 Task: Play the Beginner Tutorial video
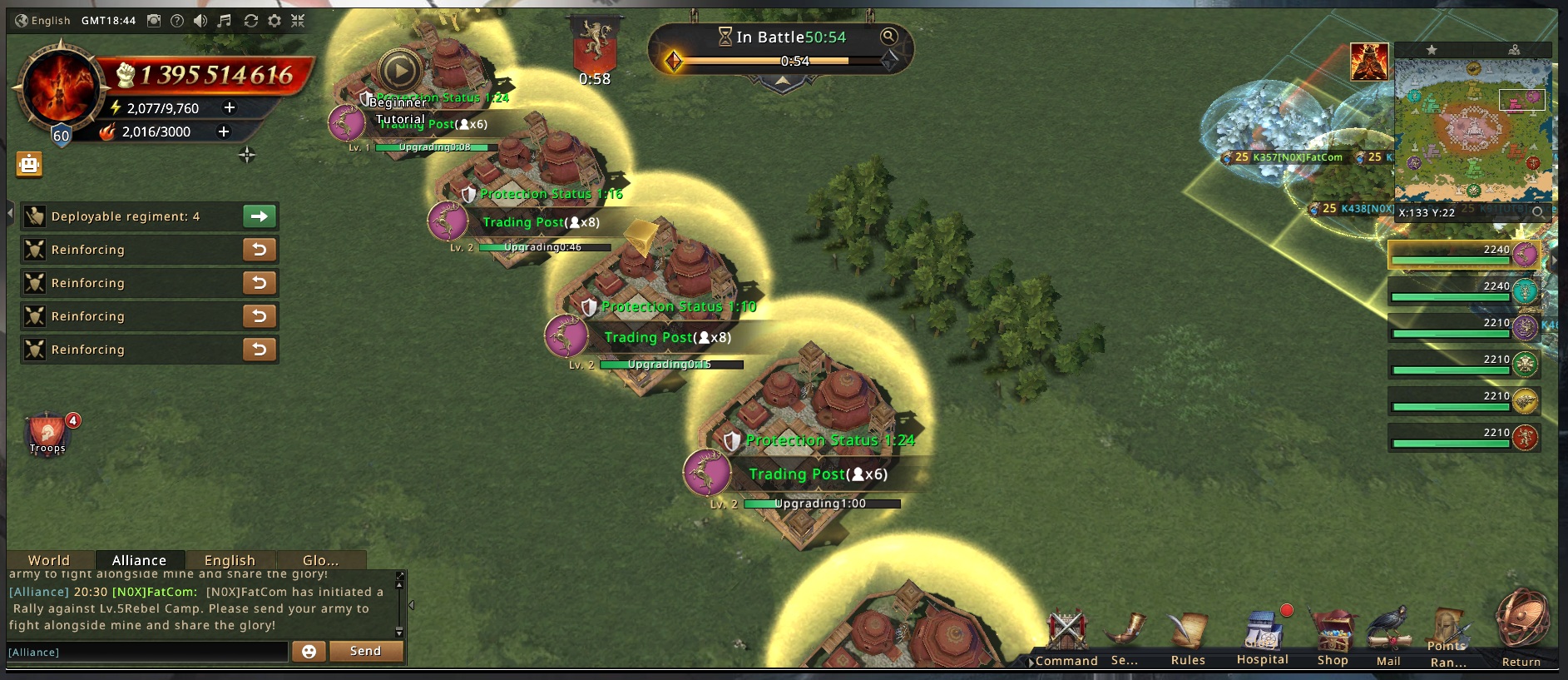(399, 72)
